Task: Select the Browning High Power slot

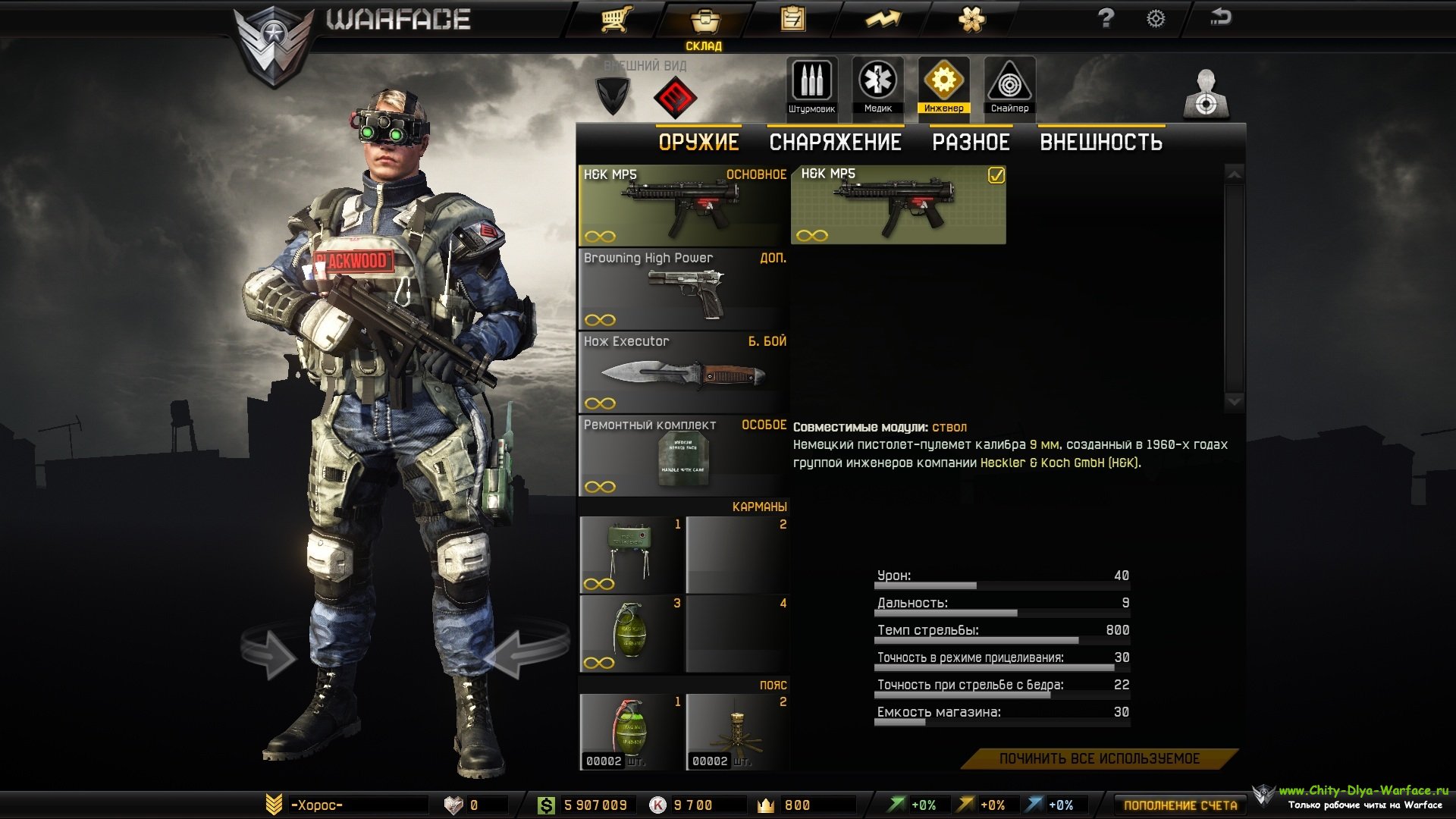Action: 682,289
